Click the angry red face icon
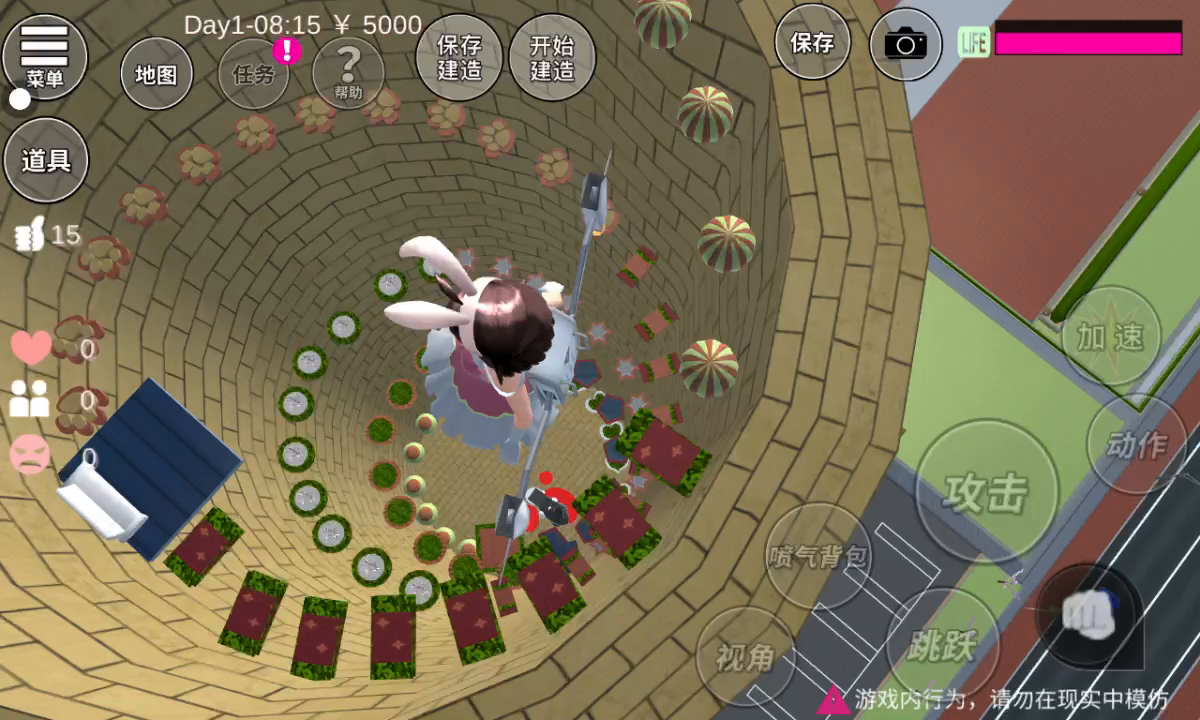This screenshot has width=1200, height=720. click(x=31, y=455)
